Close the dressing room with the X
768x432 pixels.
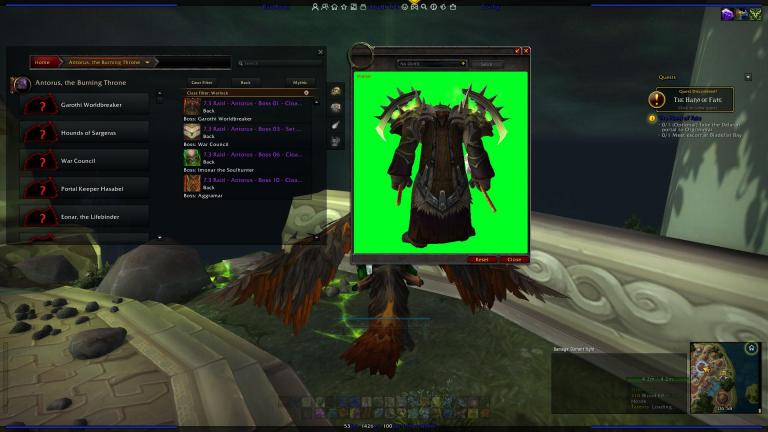coord(526,50)
